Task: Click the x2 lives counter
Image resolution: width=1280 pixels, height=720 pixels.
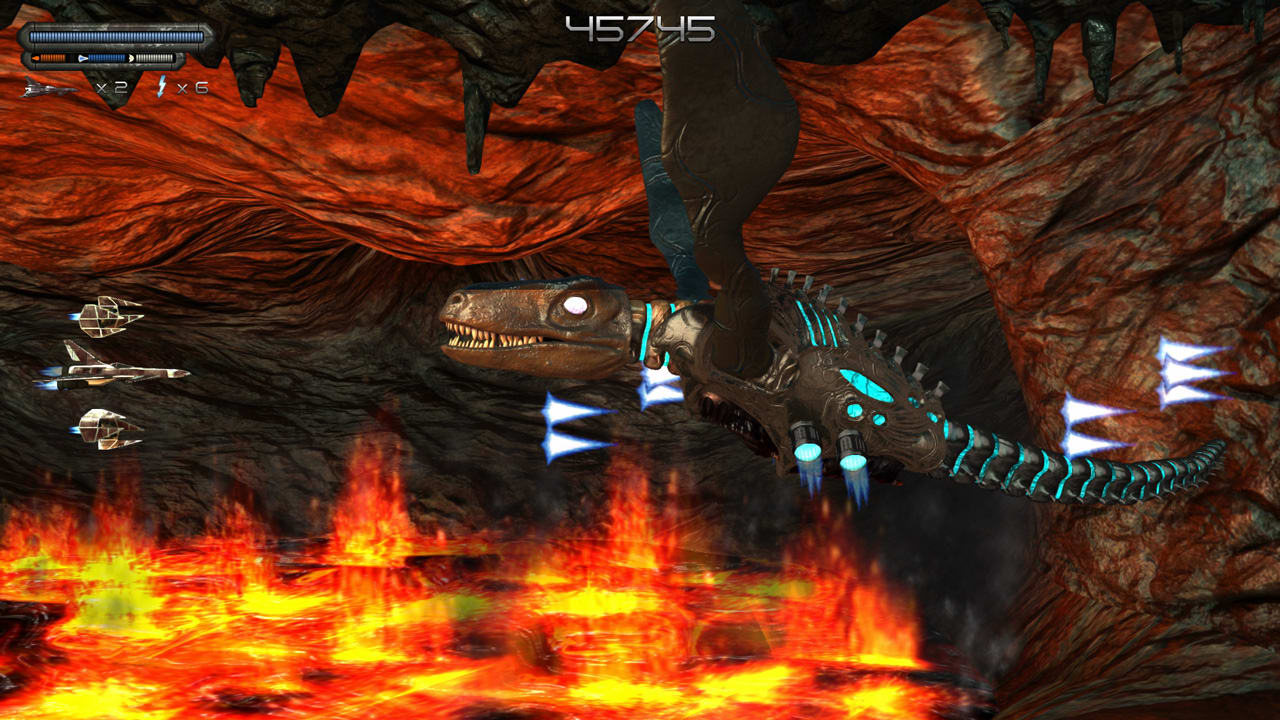Action: point(112,87)
